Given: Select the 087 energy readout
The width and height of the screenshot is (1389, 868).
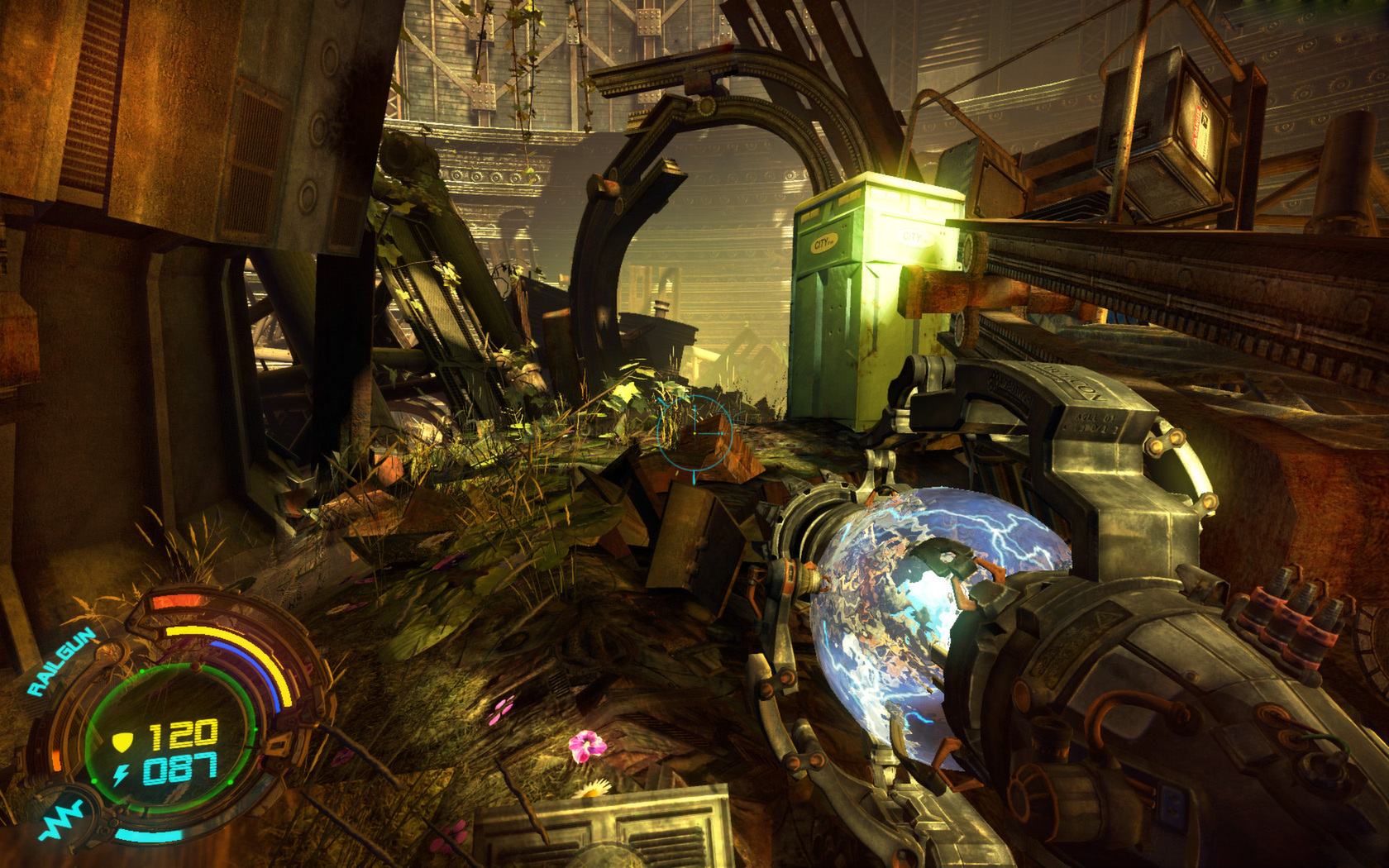Looking at the screenshot, I should click(x=180, y=769).
